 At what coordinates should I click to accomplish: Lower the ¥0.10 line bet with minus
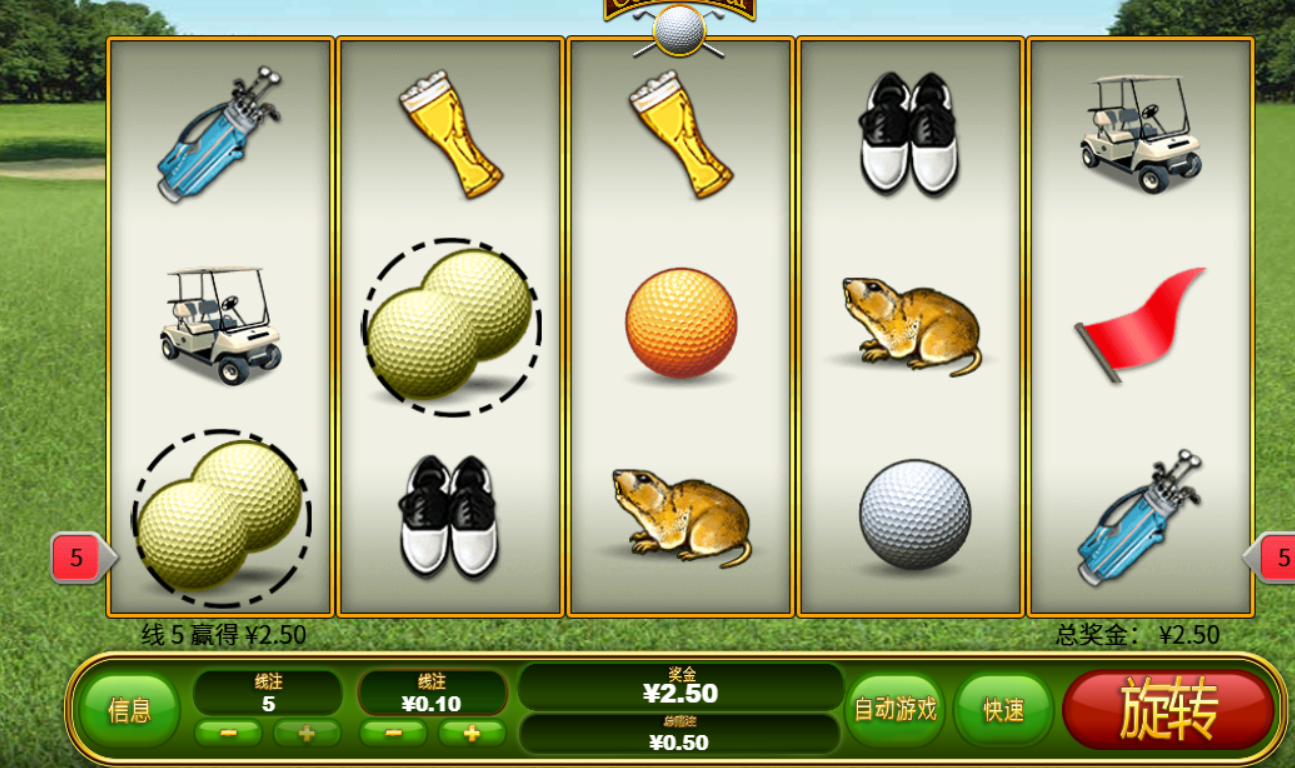(x=393, y=733)
